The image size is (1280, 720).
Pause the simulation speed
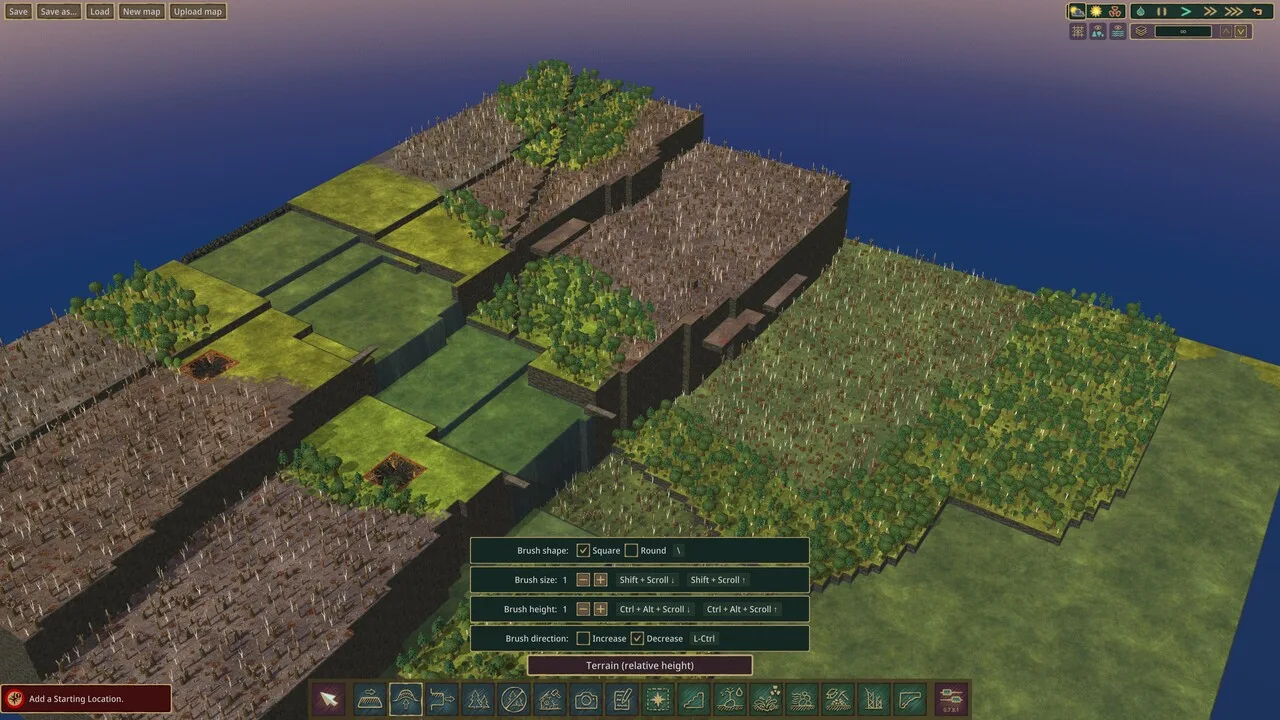coord(1162,11)
